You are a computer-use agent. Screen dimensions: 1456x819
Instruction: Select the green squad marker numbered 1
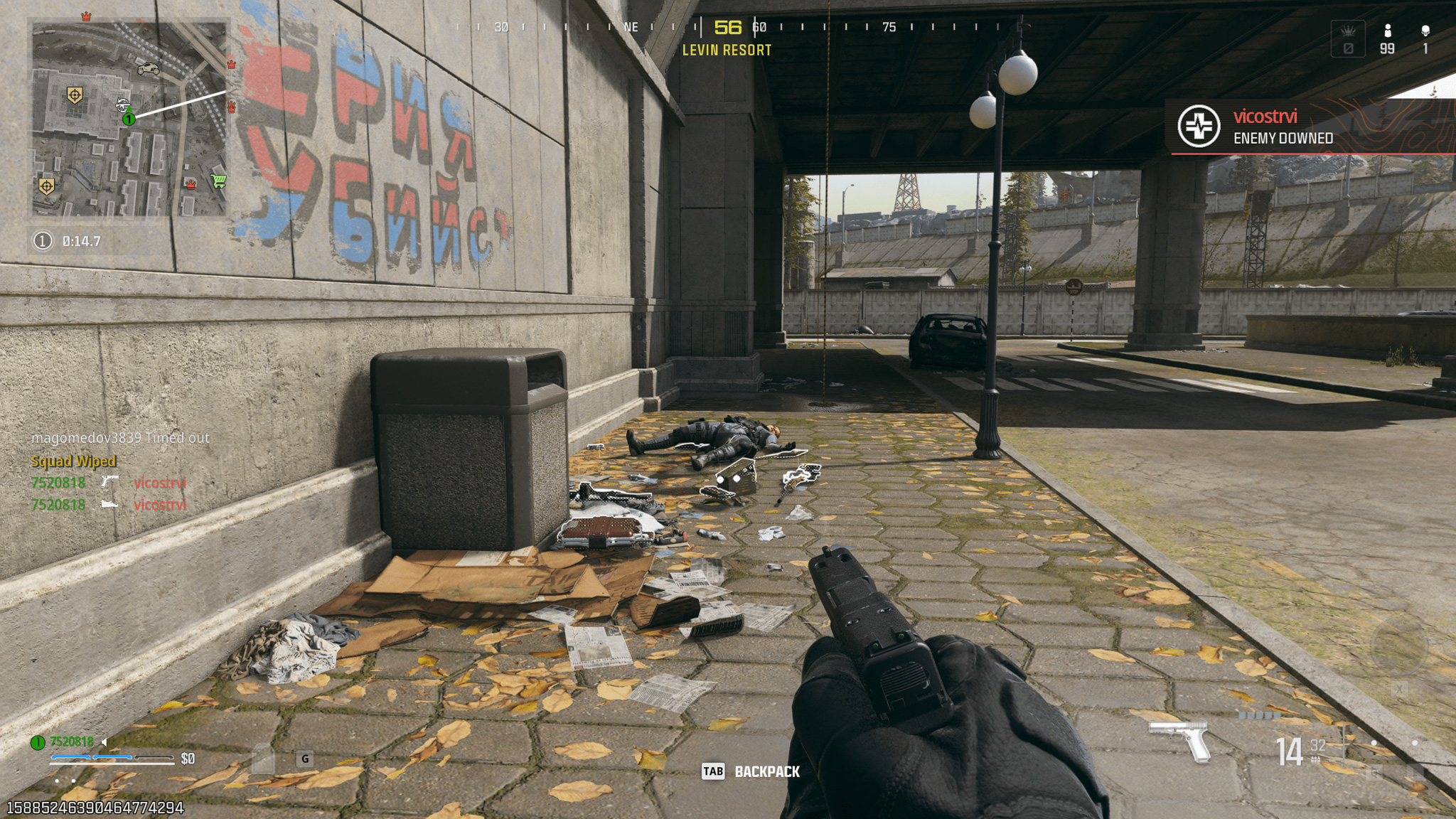click(129, 119)
